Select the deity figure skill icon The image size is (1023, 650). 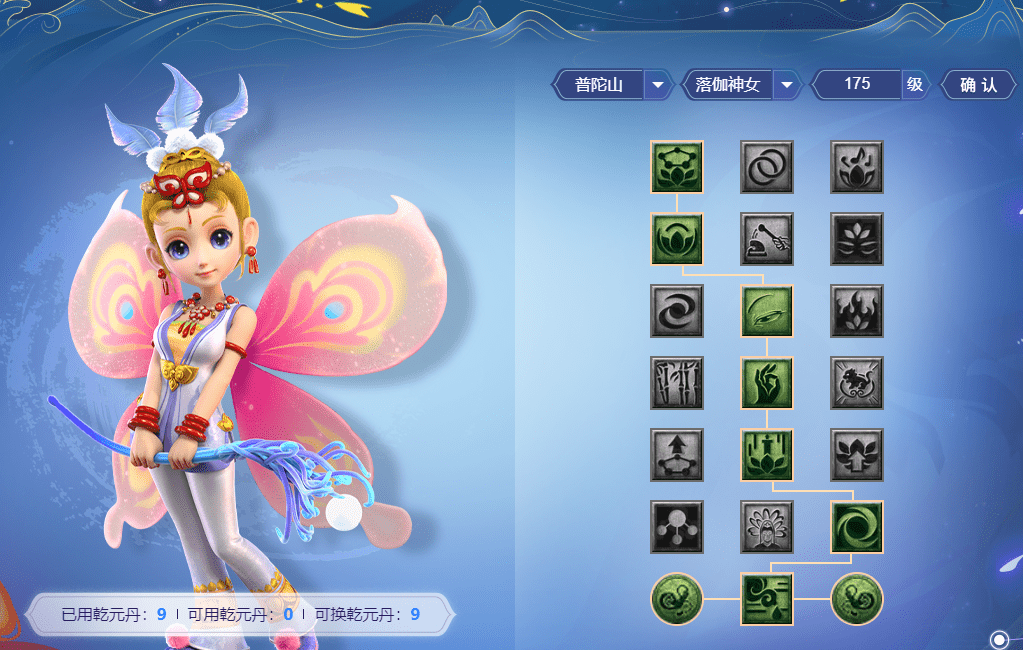pyautogui.click(x=767, y=527)
